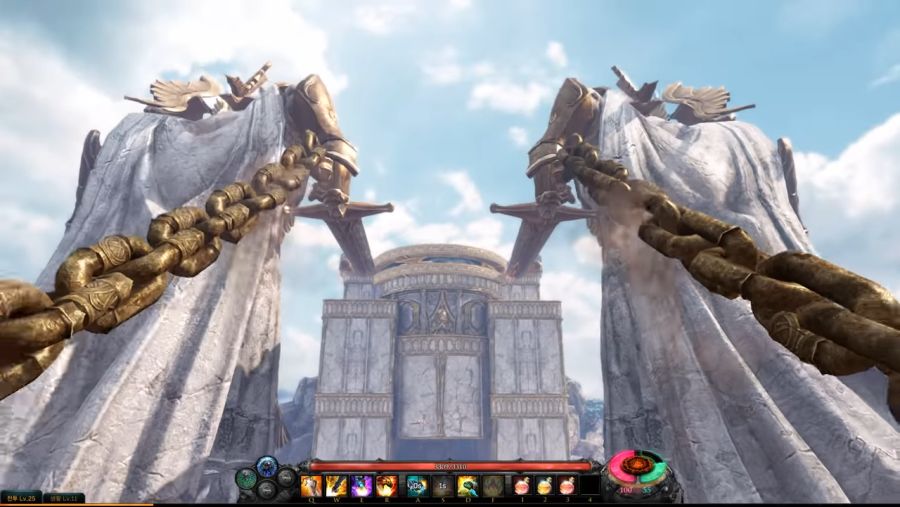
Task: Use the sword slash skill on W
Action: 337,486
